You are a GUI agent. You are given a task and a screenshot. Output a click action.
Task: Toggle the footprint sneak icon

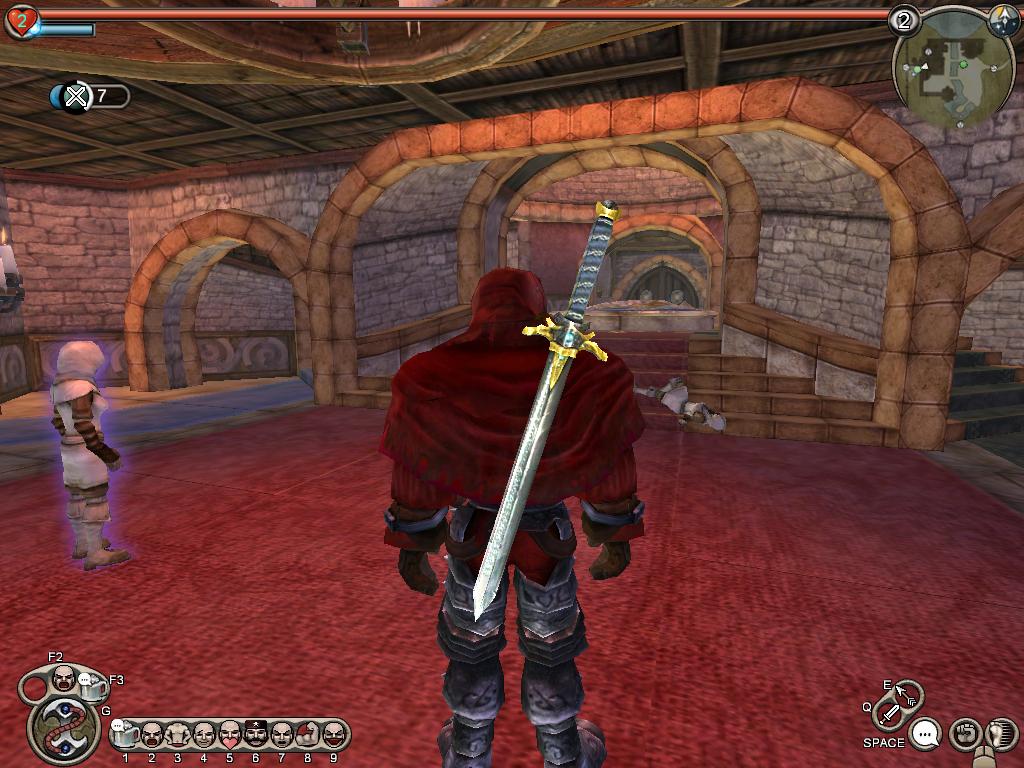(x=1000, y=735)
